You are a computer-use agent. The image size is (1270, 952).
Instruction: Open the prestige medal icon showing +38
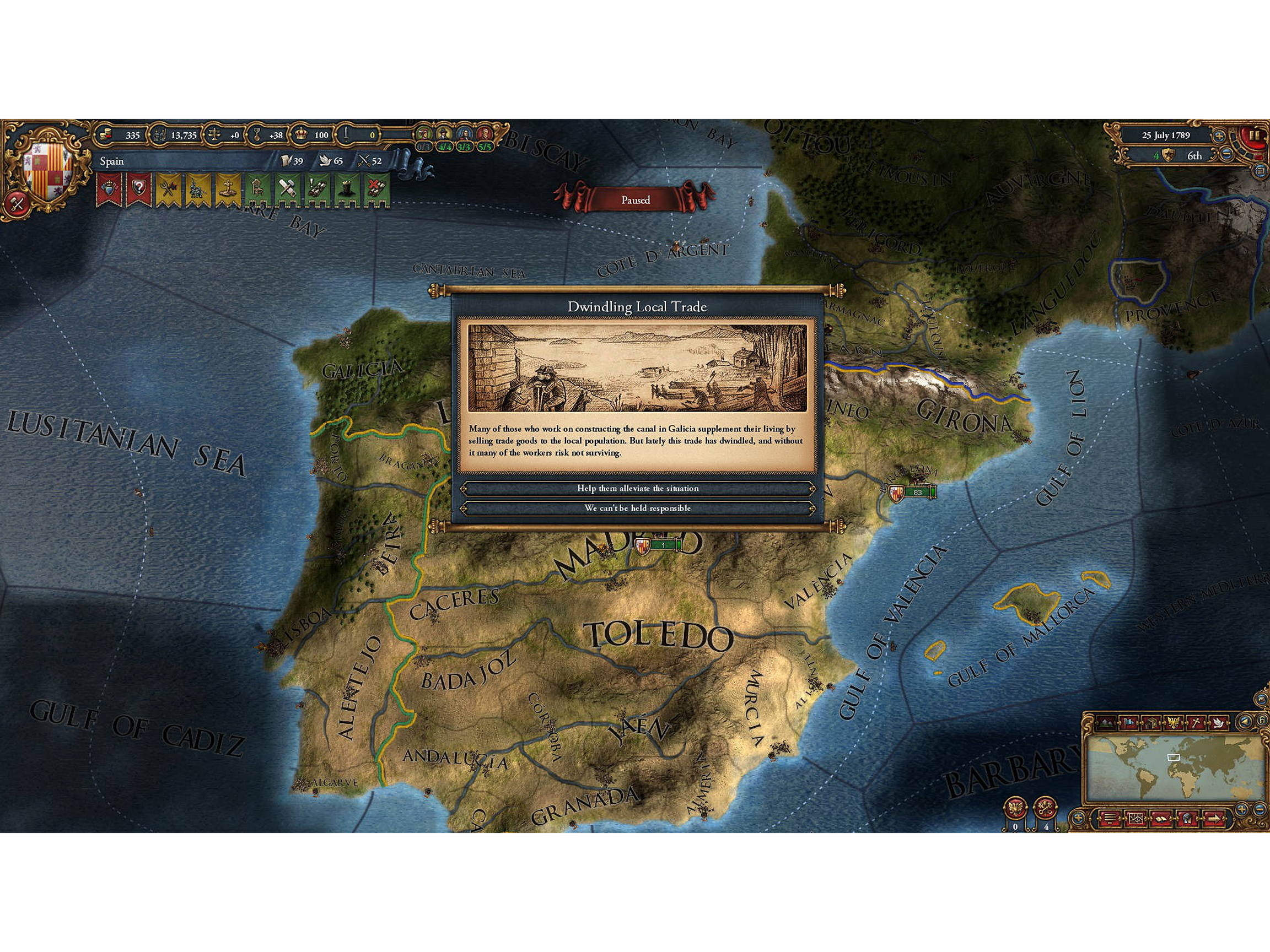[x=257, y=134]
